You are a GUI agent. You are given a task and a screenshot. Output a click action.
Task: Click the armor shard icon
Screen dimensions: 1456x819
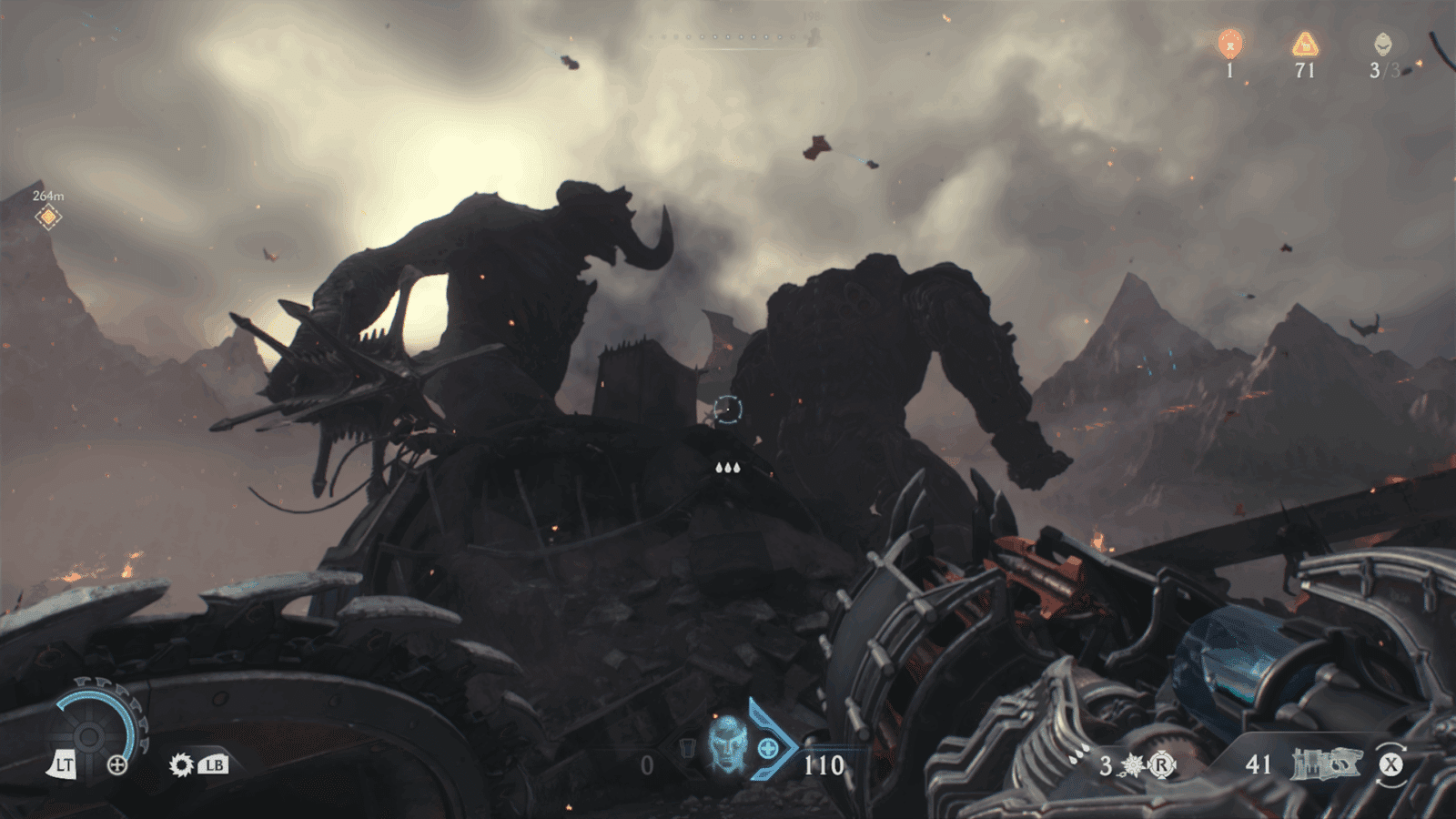687,748
